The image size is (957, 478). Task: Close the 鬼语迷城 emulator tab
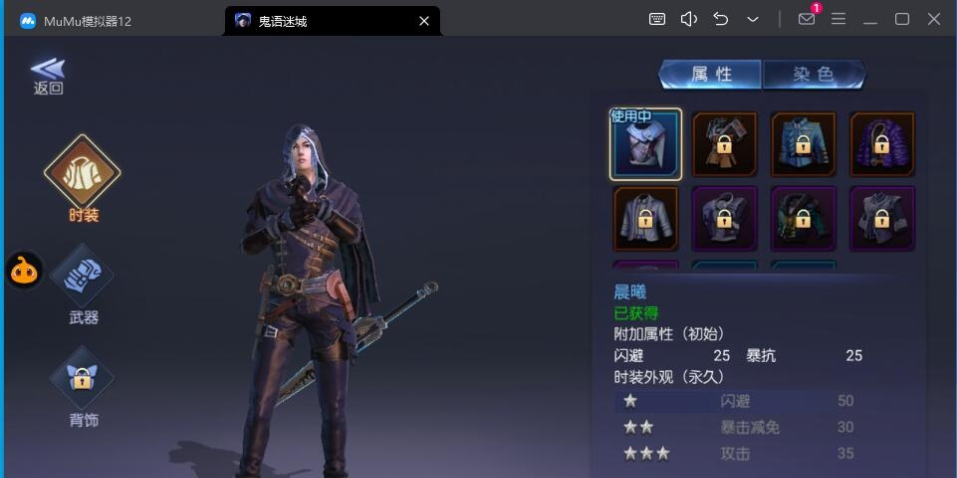tap(424, 21)
